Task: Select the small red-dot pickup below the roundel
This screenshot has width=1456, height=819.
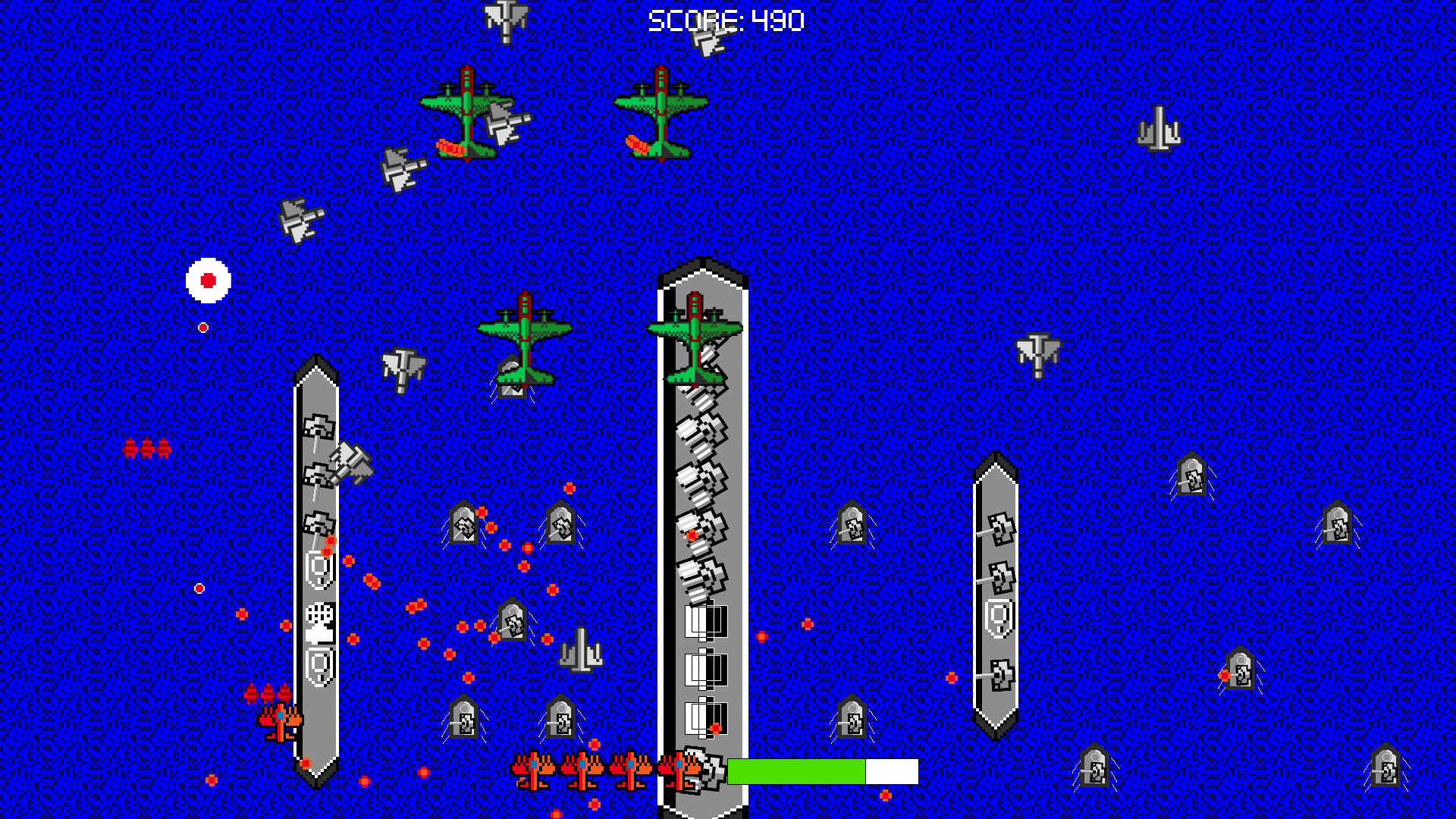Action: point(202,326)
